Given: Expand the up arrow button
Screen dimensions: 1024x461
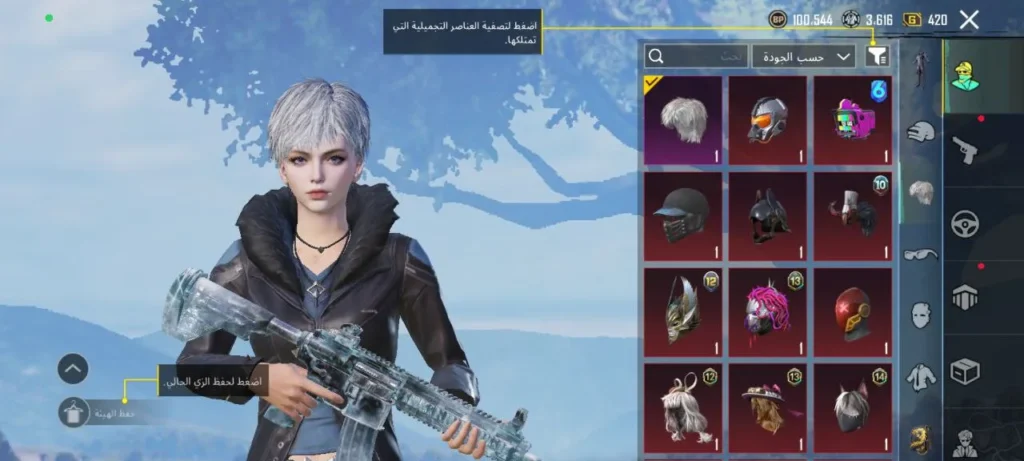Looking at the screenshot, I should pyautogui.click(x=73, y=369).
